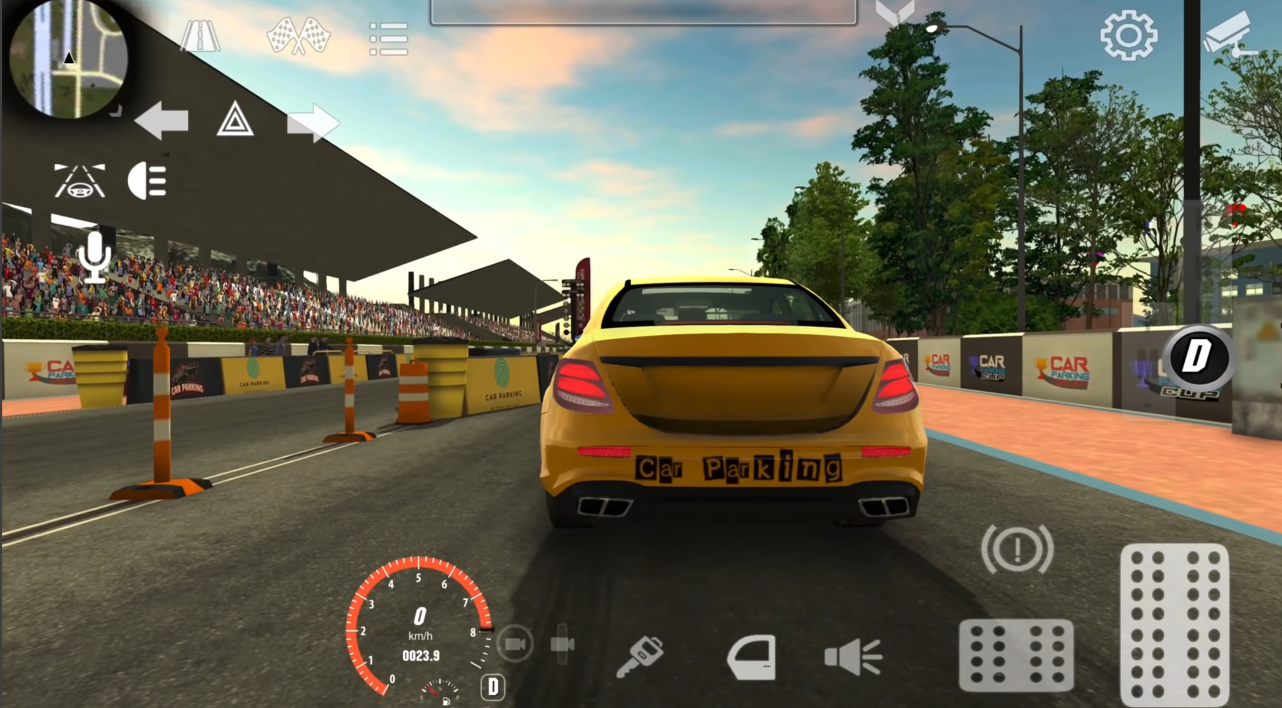1282x708 pixels.
Task: Show the list menu icon
Action: pos(388,38)
